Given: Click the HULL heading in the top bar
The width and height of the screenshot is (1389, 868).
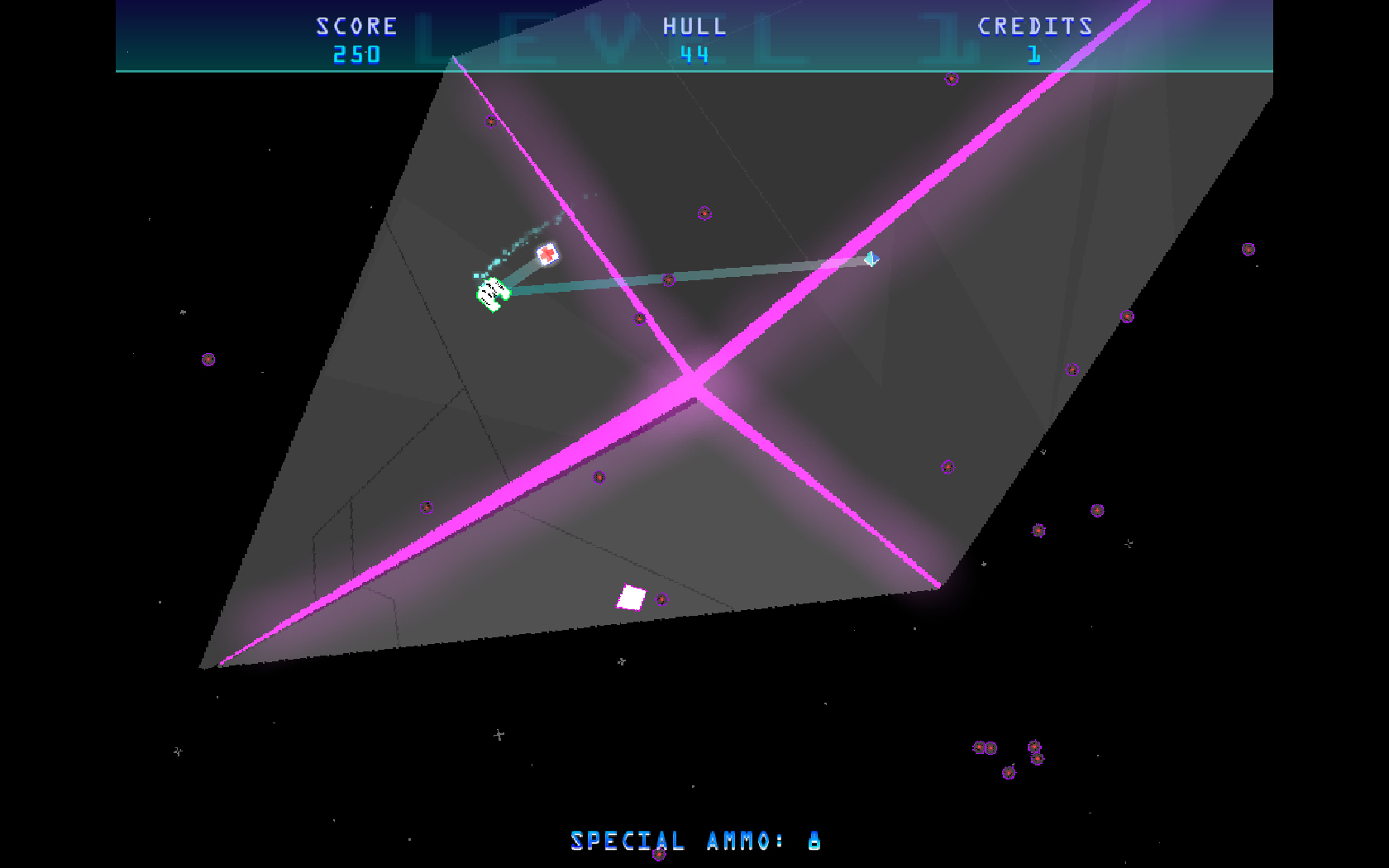Looking at the screenshot, I should point(693,26).
